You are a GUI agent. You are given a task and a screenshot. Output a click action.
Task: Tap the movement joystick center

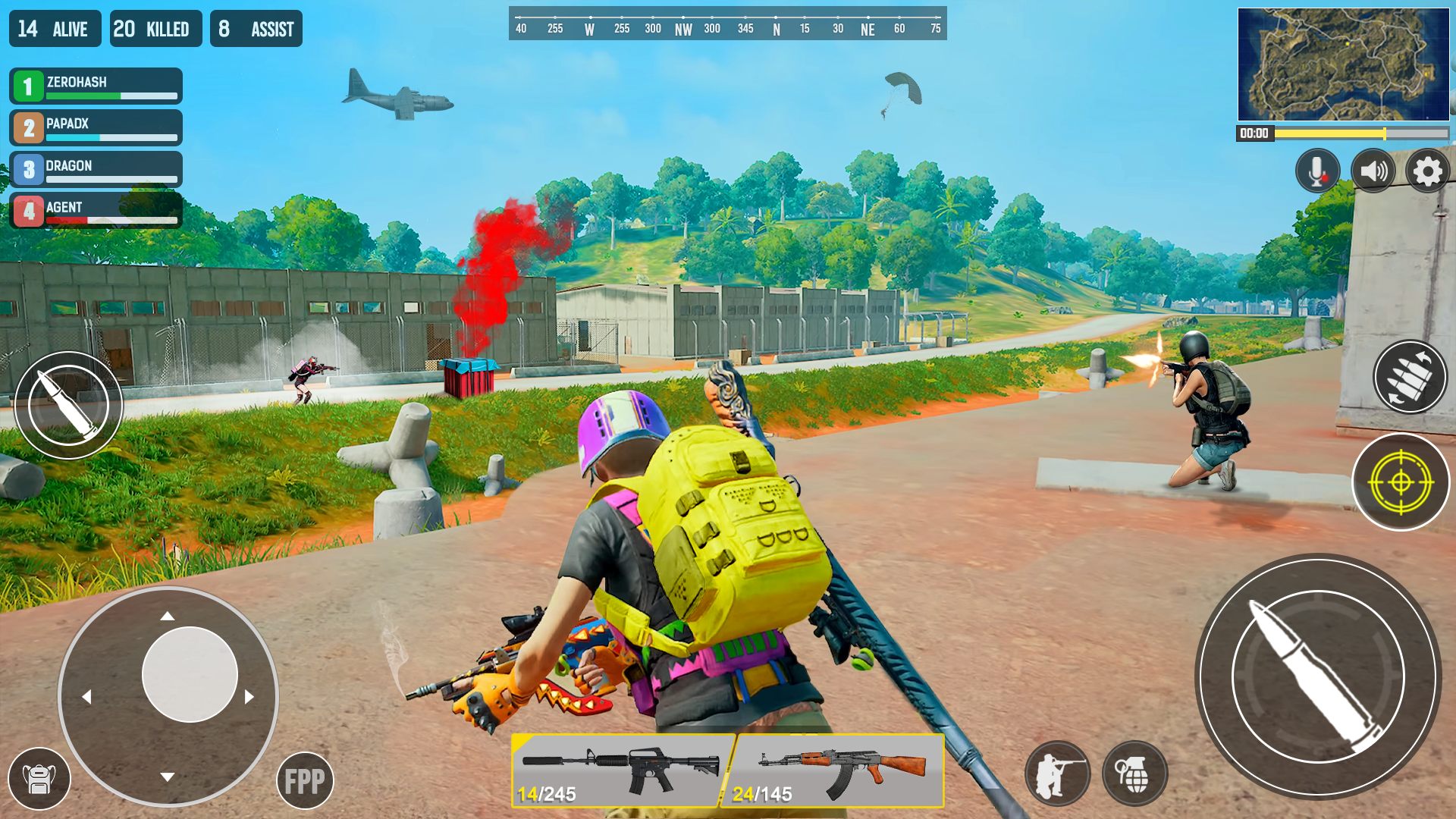coord(188,674)
